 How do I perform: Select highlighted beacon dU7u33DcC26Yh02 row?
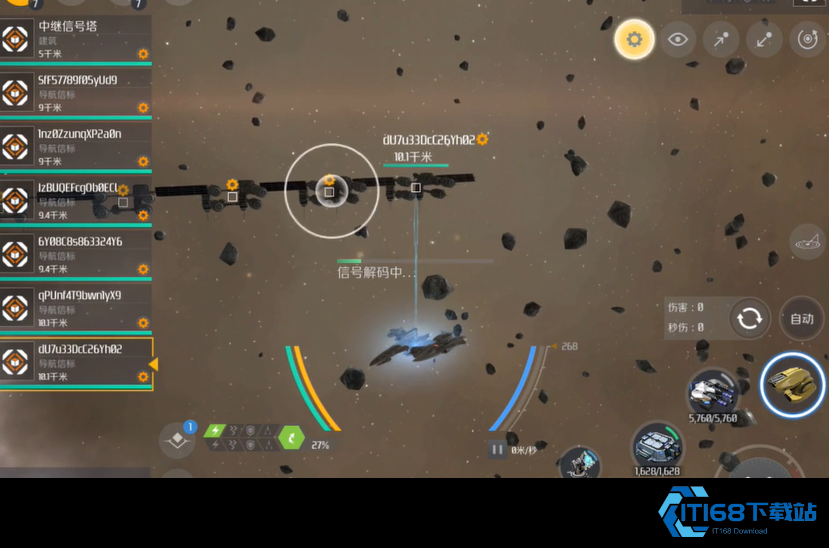point(75,363)
